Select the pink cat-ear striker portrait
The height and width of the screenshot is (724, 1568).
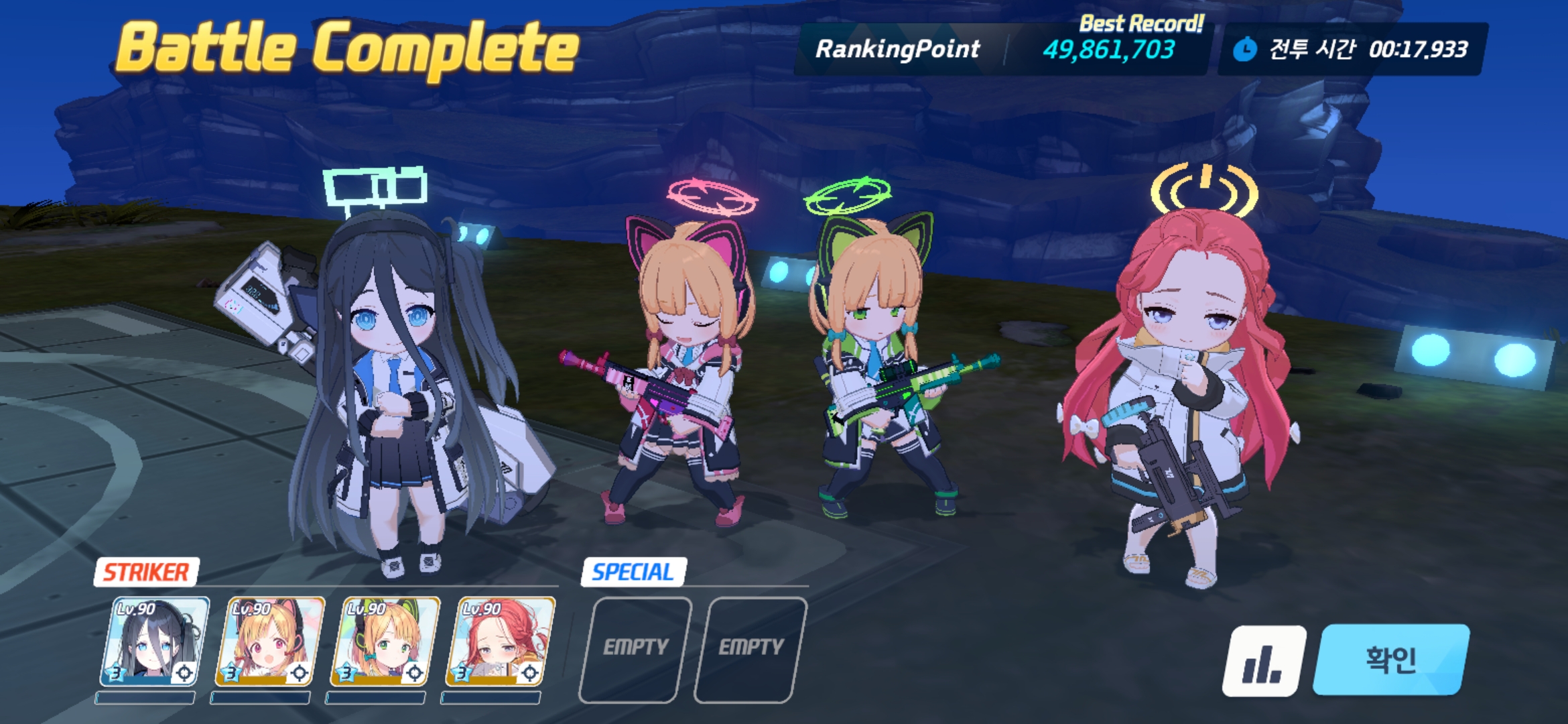269,642
